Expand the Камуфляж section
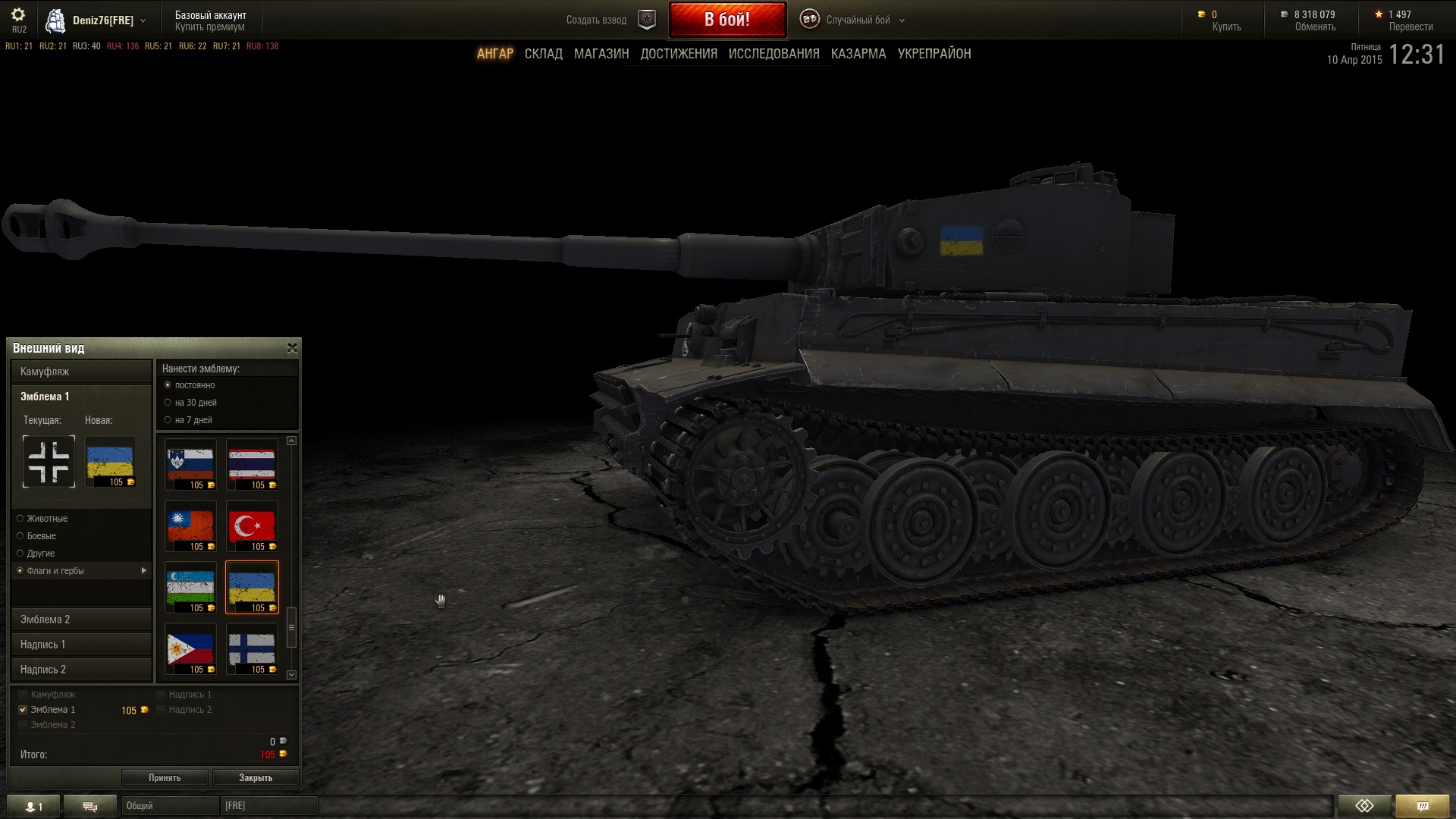The height and width of the screenshot is (819, 1456). [81, 372]
